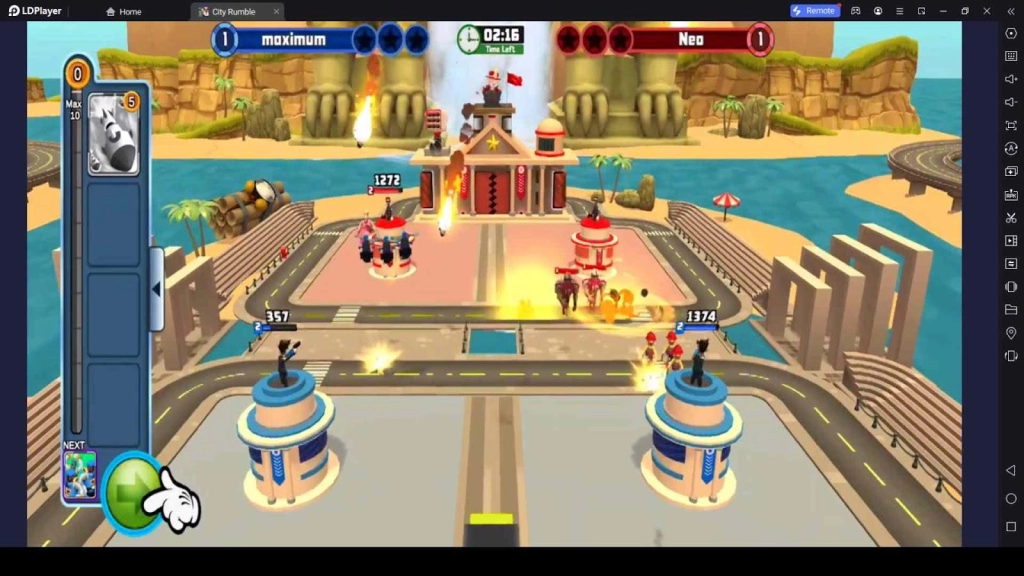Tap the green arrow deploy button
Screen dimensions: 1024x576
tap(135, 492)
